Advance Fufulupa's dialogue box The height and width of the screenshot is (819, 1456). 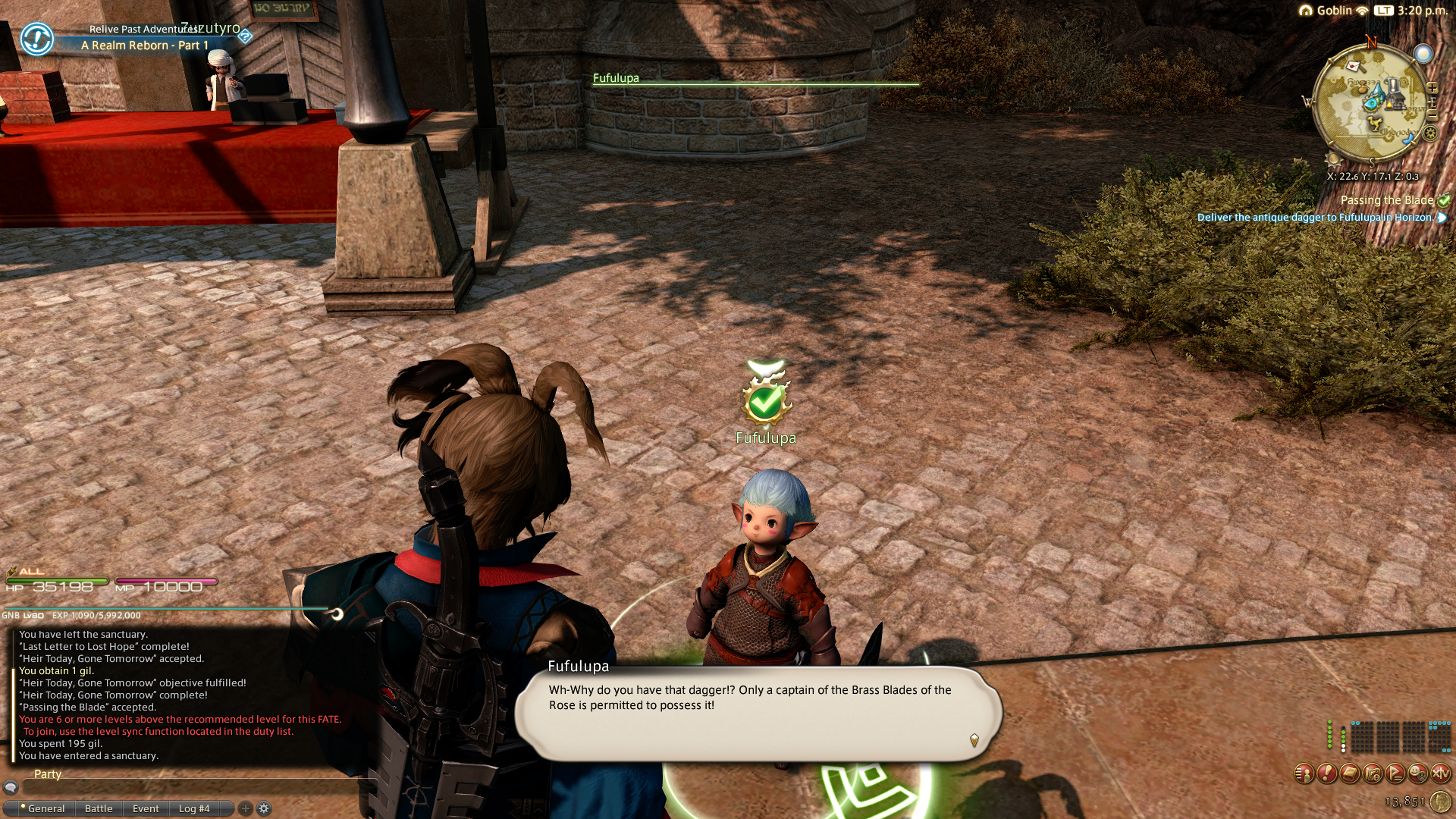pyautogui.click(x=758, y=713)
